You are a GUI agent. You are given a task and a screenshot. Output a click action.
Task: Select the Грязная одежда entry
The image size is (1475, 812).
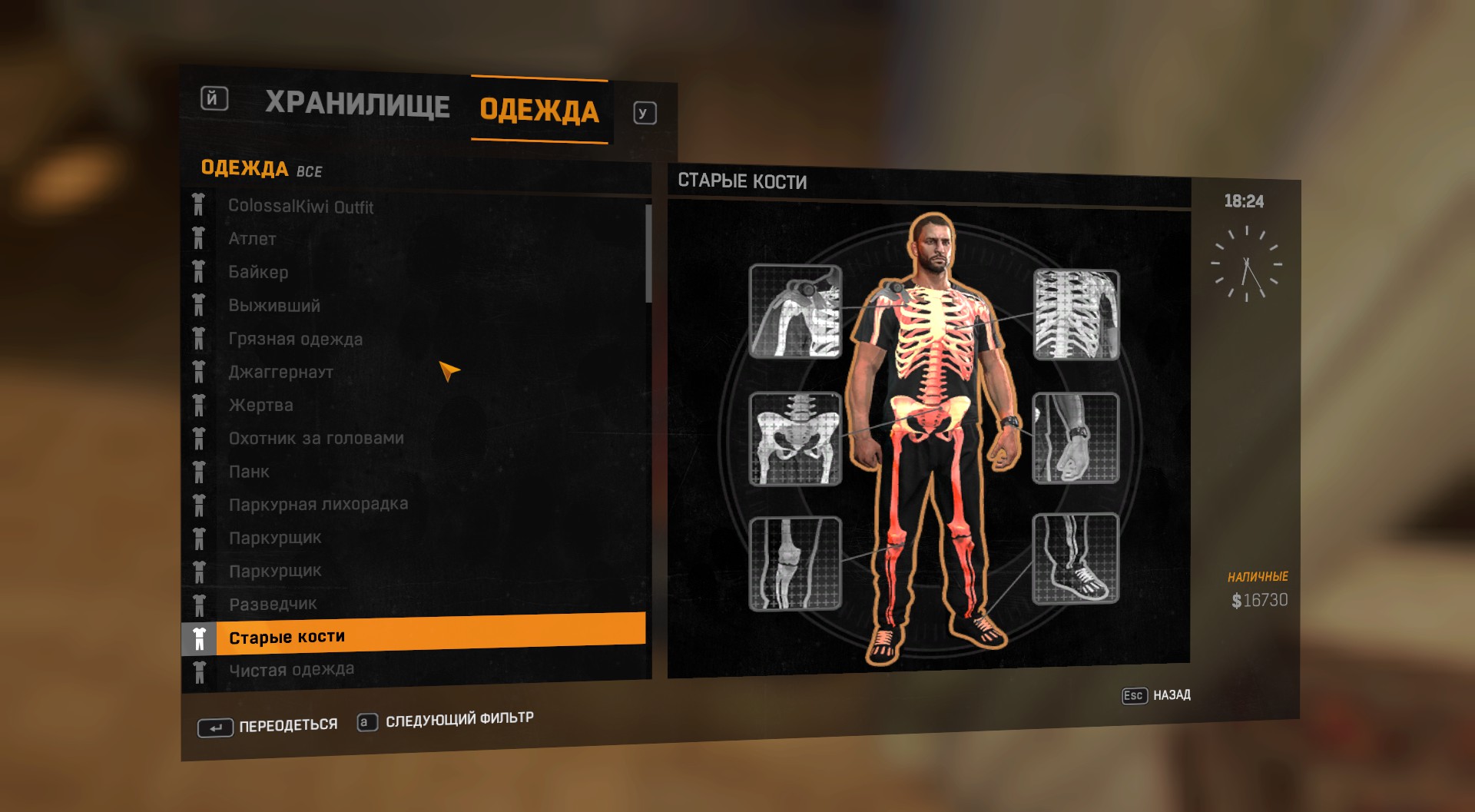(x=296, y=339)
